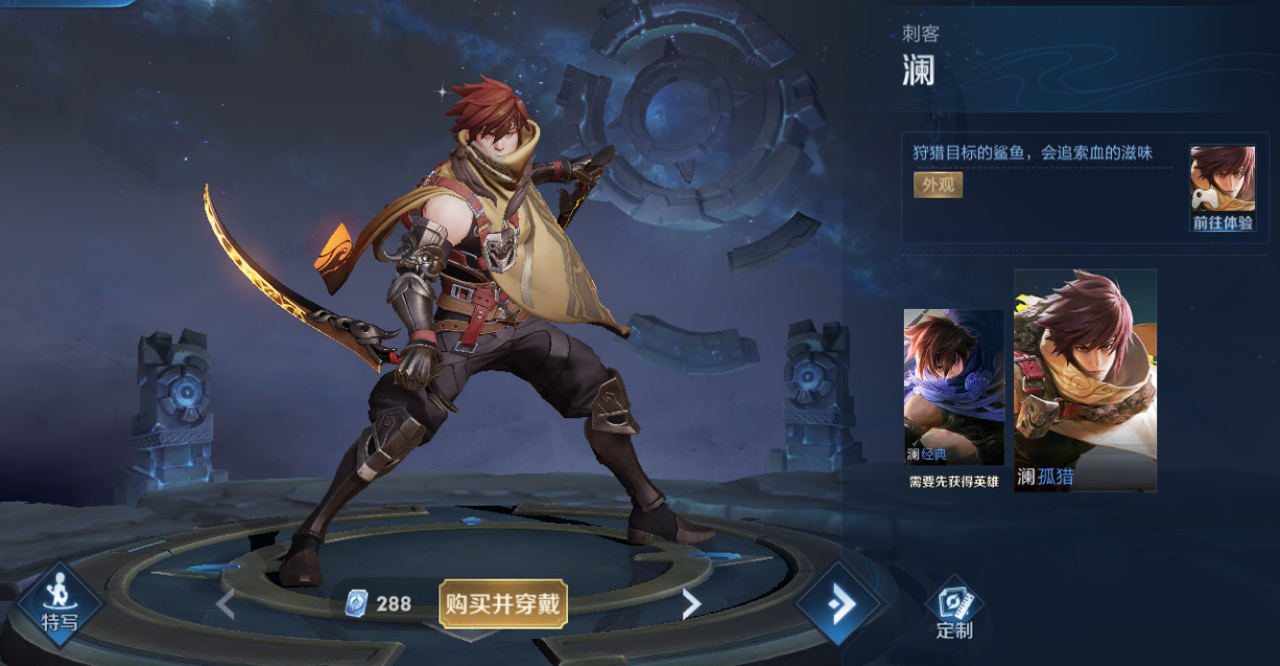
Task: Show the next skin with right arrow
Action: pos(690,603)
